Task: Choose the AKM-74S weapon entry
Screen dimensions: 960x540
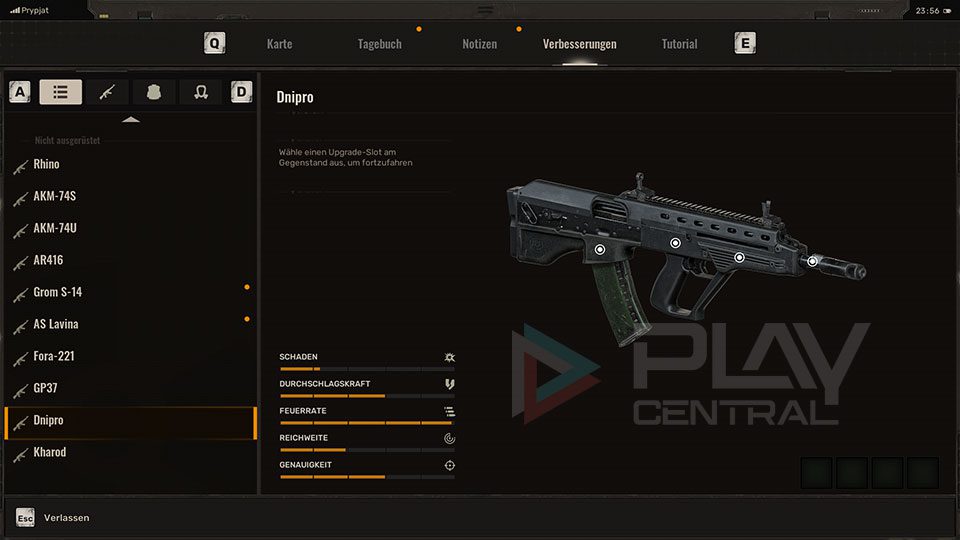Action: point(54,196)
